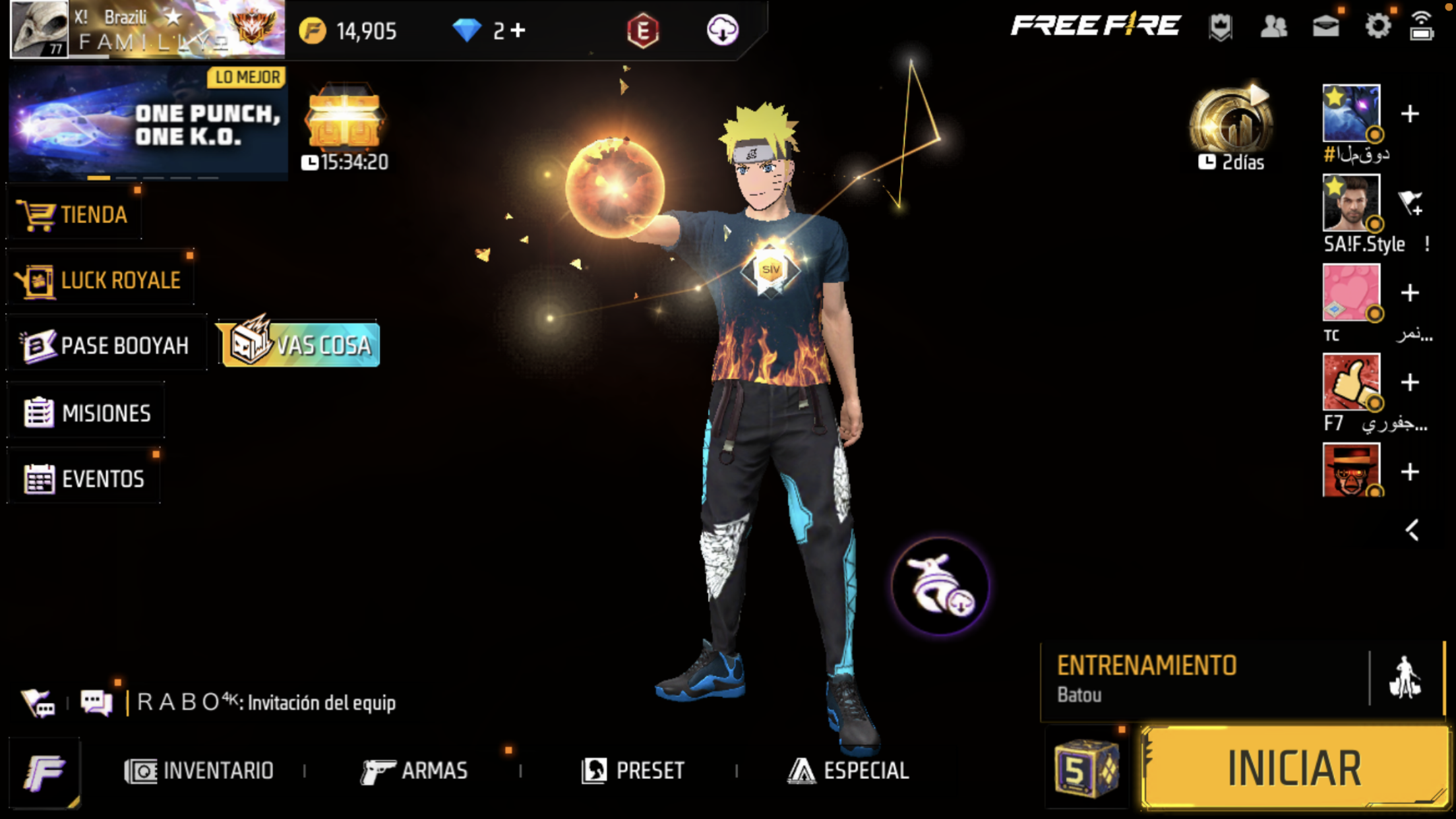Open the settings gear icon
This screenshot has width=1456, height=819.
tap(1378, 27)
